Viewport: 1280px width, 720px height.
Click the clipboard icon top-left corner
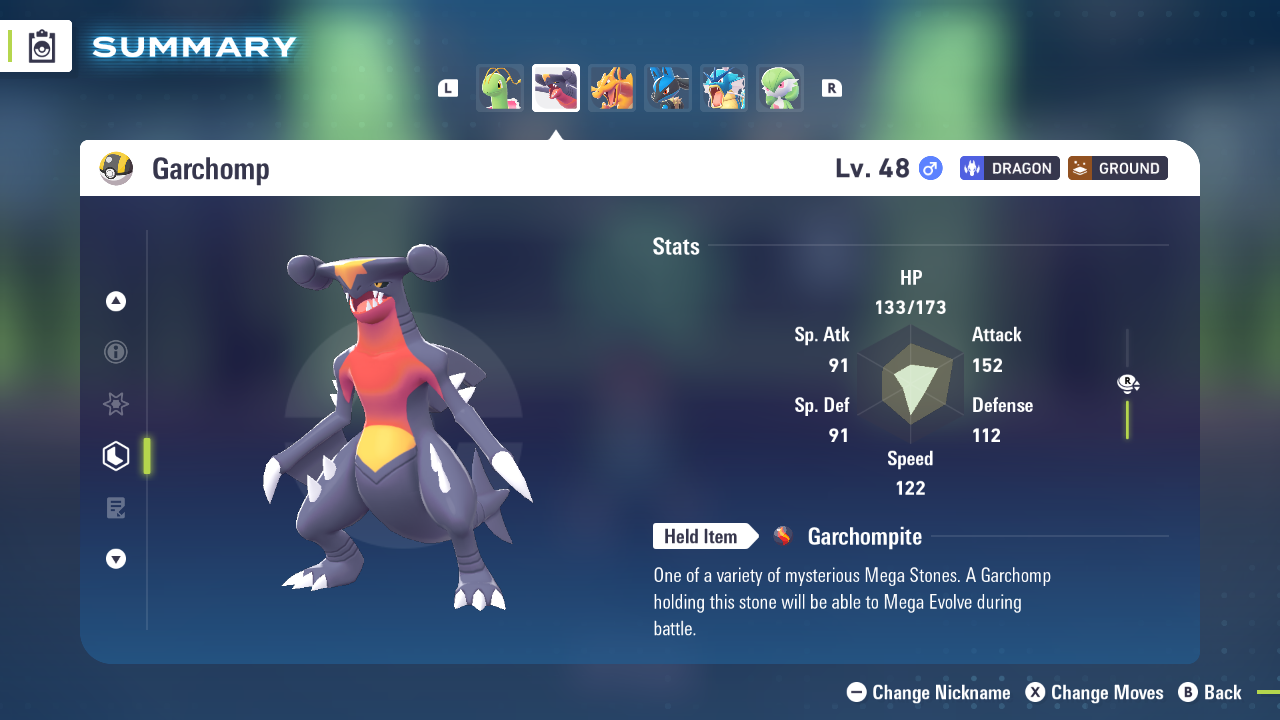(40, 45)
